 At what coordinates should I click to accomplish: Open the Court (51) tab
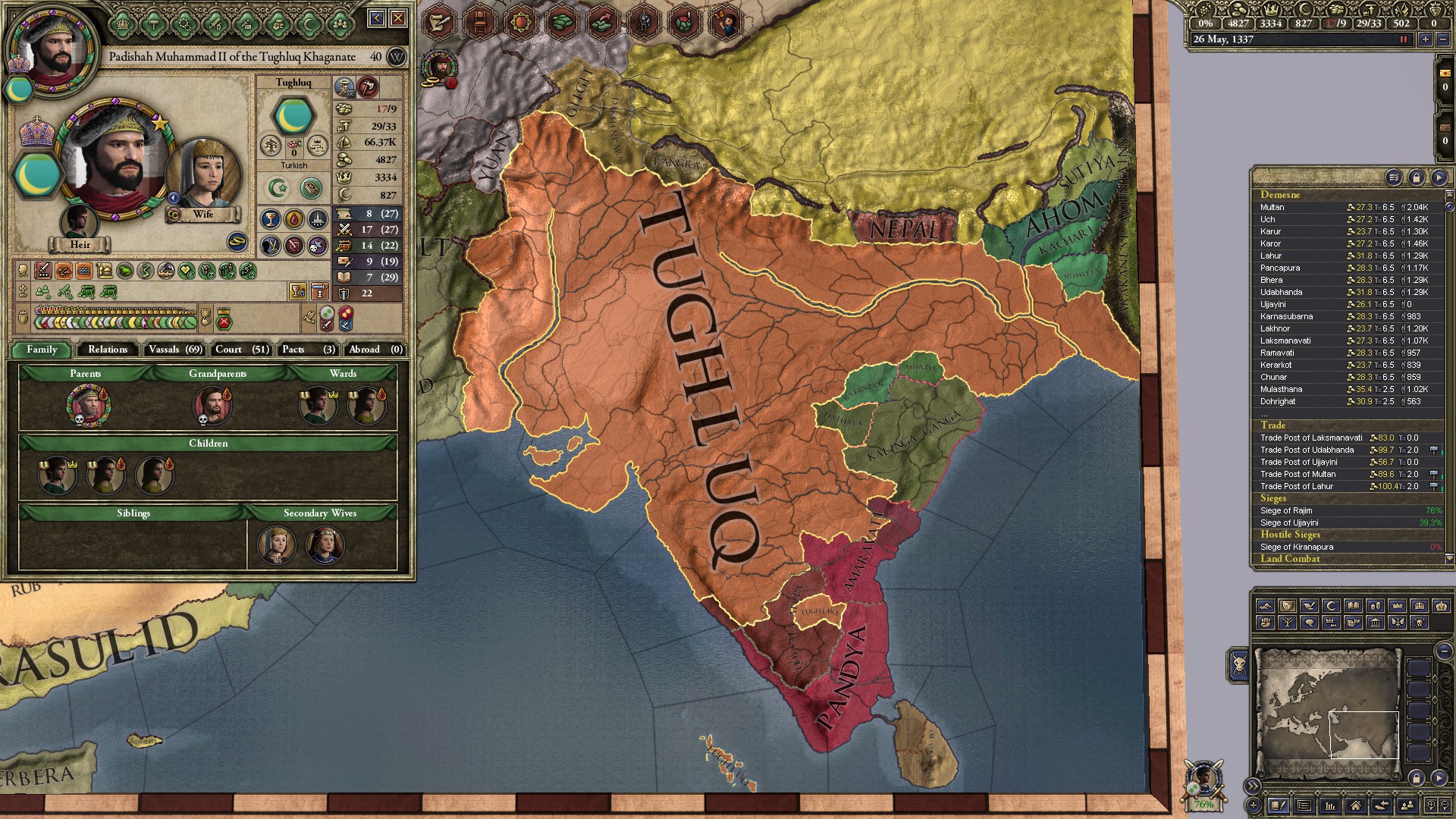pyautogui.click(x=240, y=350)
